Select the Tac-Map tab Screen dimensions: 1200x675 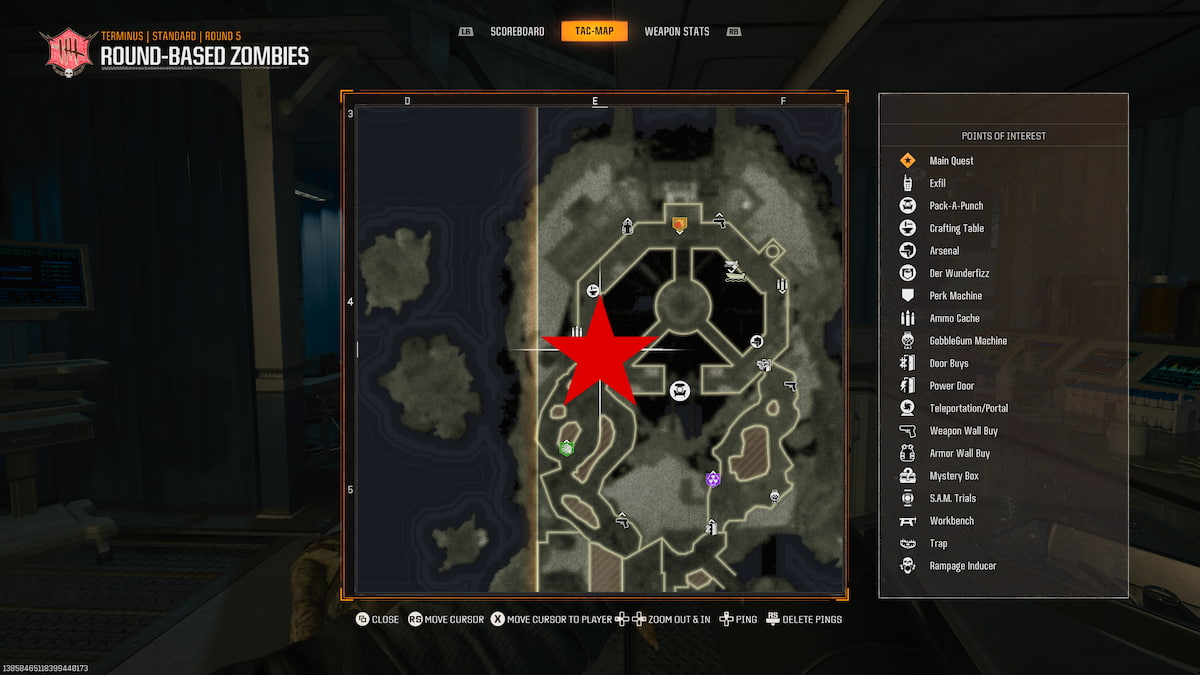click(x=594, y=32)
